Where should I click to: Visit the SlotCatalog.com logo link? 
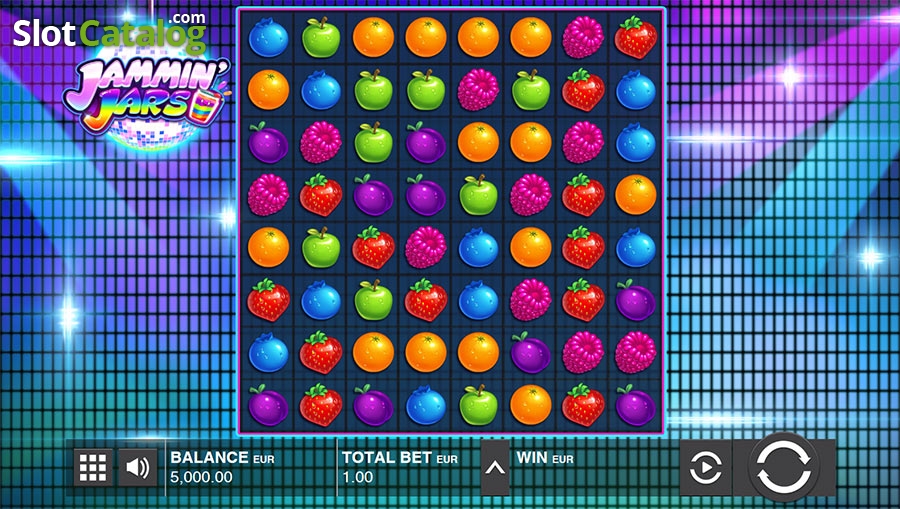tap(109, 33)
